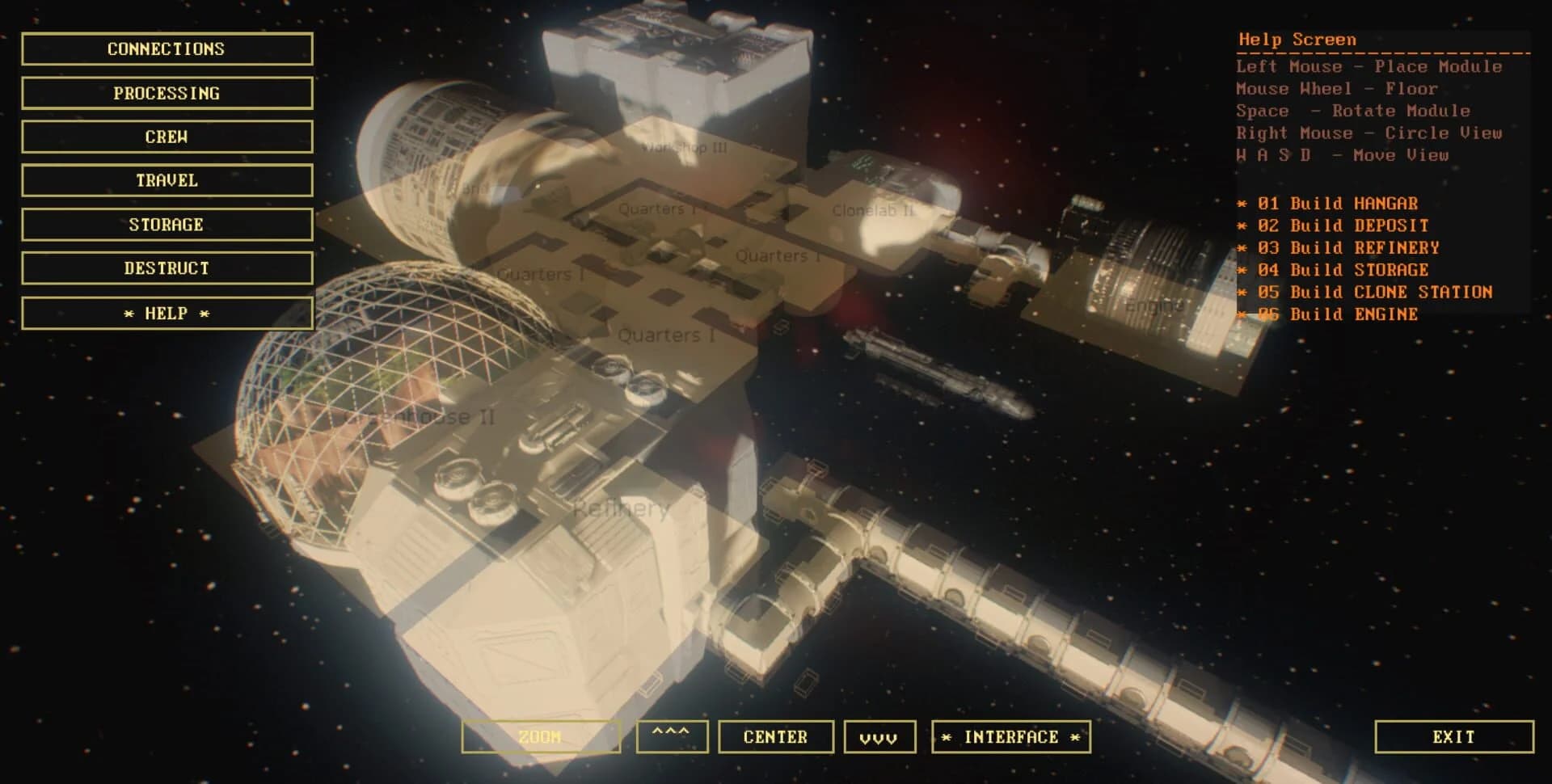Toggle the INTERFACE visibility

(x=1010, y=736)
